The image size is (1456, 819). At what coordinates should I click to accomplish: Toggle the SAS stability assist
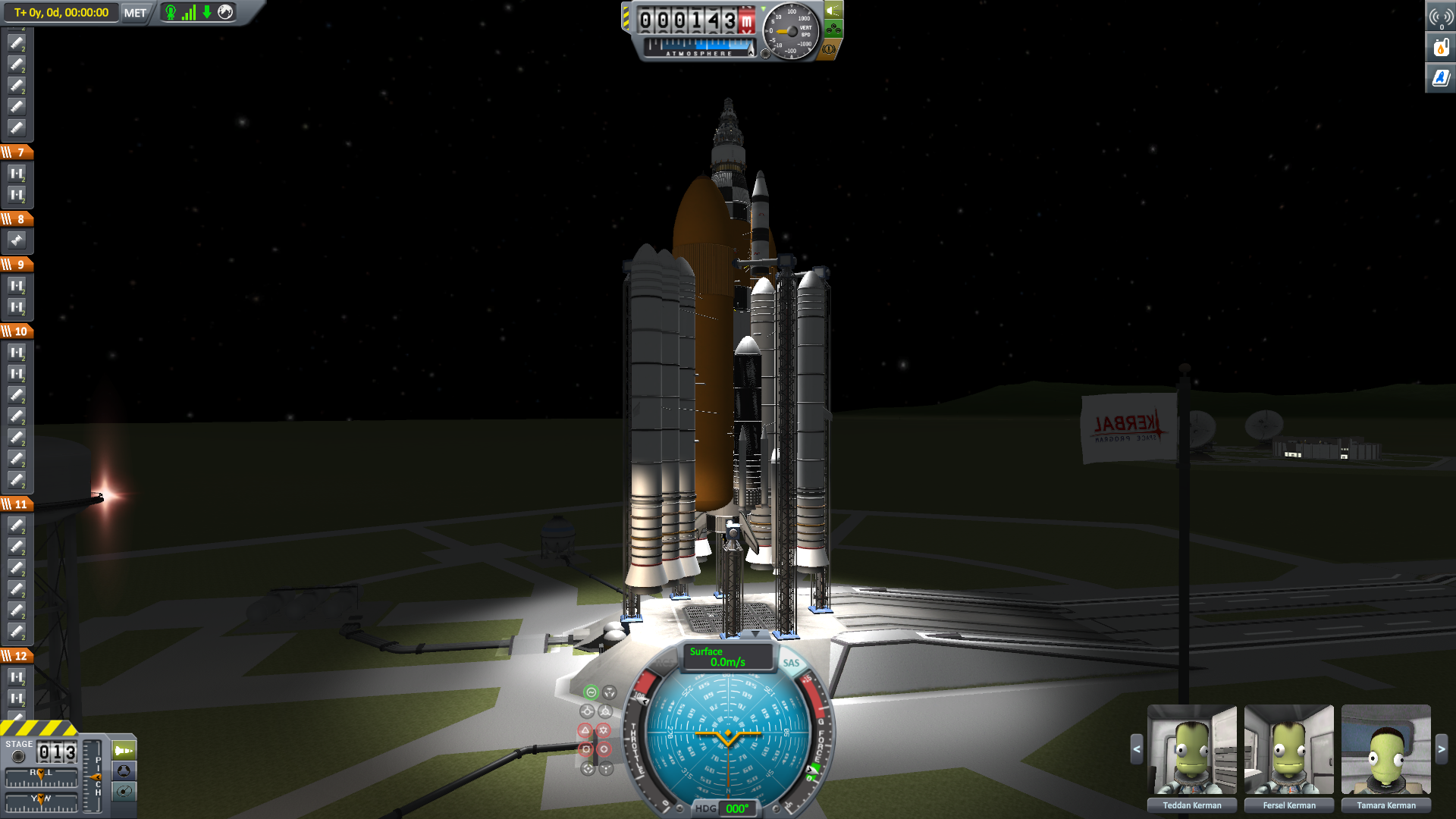tap(791, 663)
